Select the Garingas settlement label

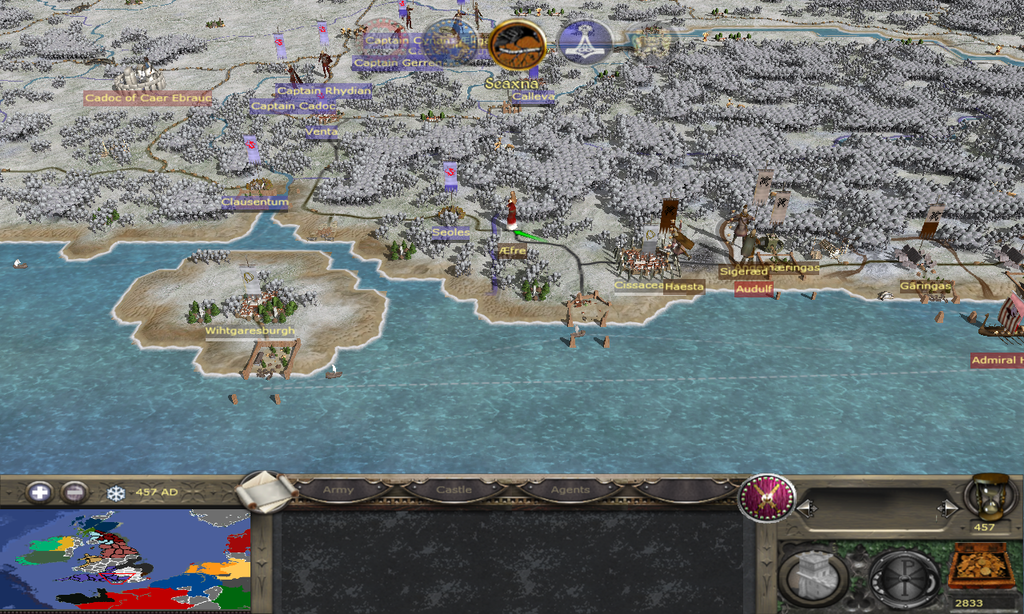925,286
